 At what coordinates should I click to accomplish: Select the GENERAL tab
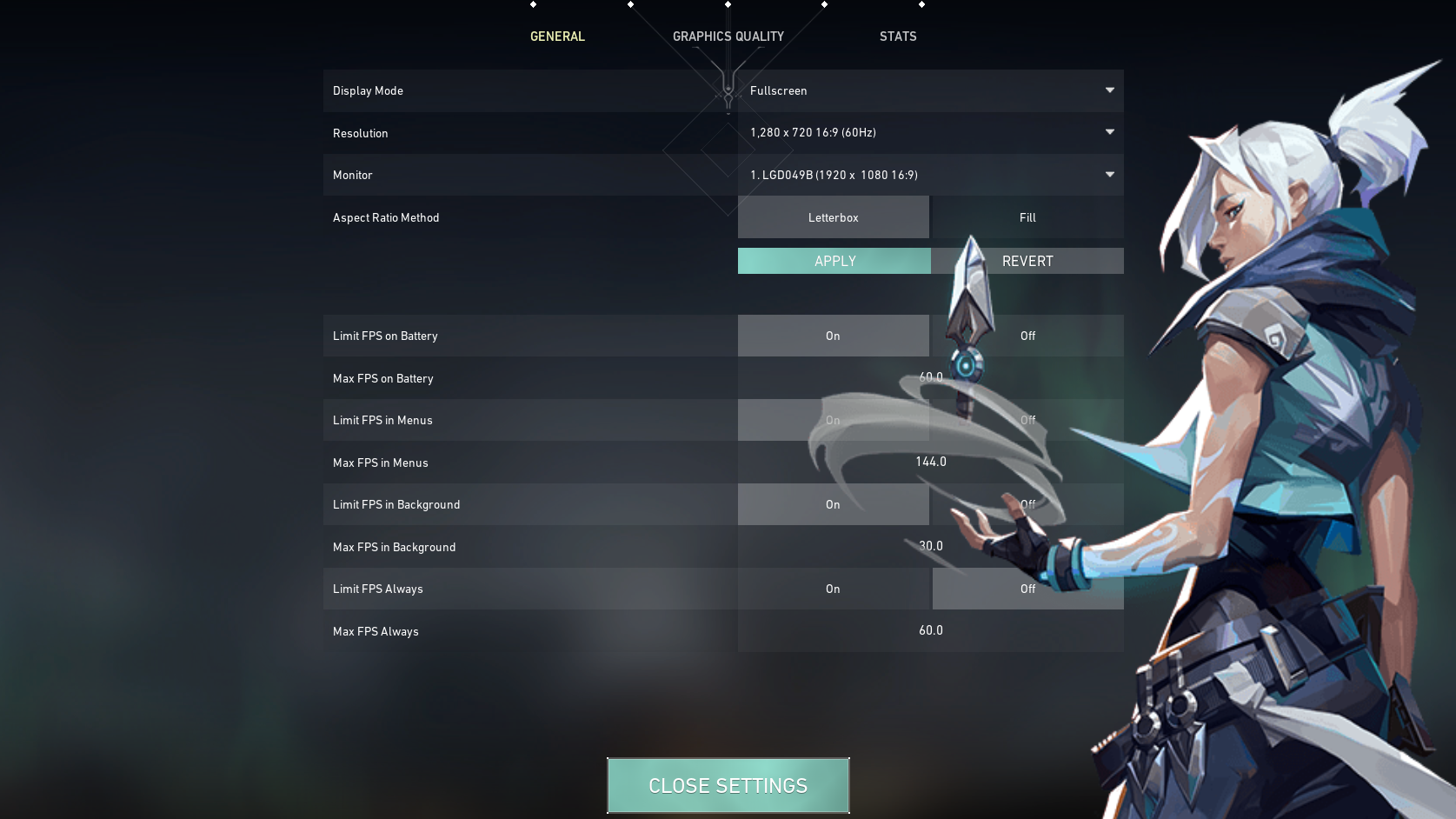pos(557,37)
